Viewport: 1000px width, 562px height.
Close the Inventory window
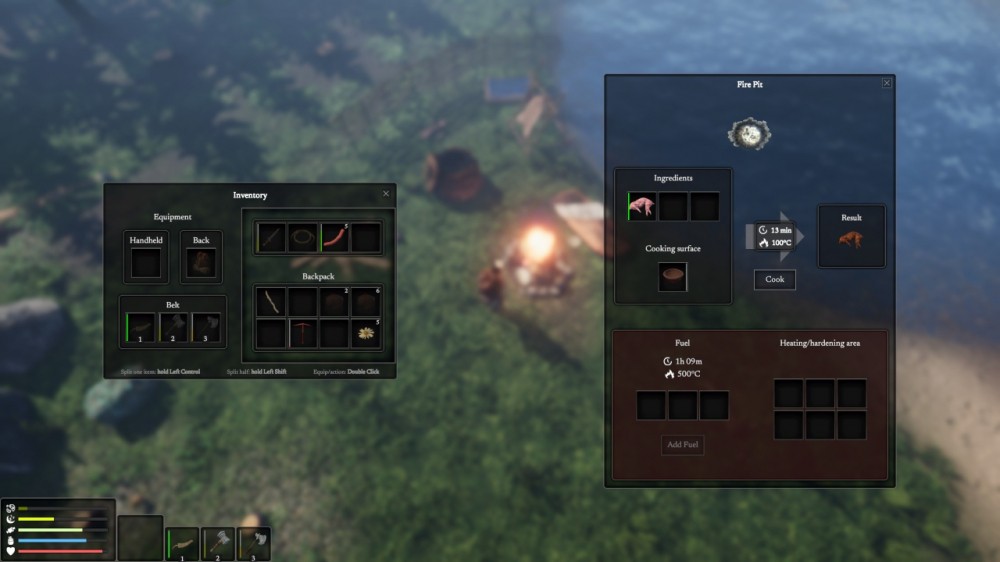click(x=386, y=194)
